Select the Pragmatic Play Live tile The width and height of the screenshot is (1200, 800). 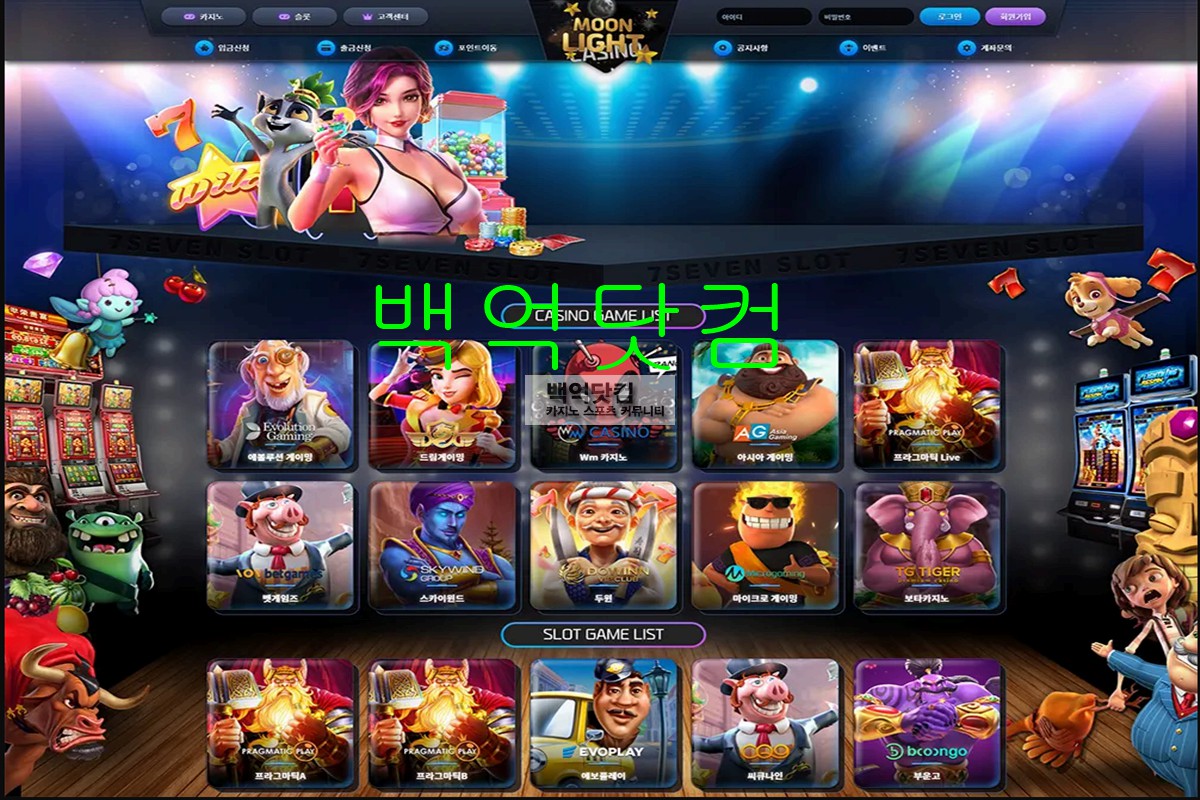click(927, 404)
